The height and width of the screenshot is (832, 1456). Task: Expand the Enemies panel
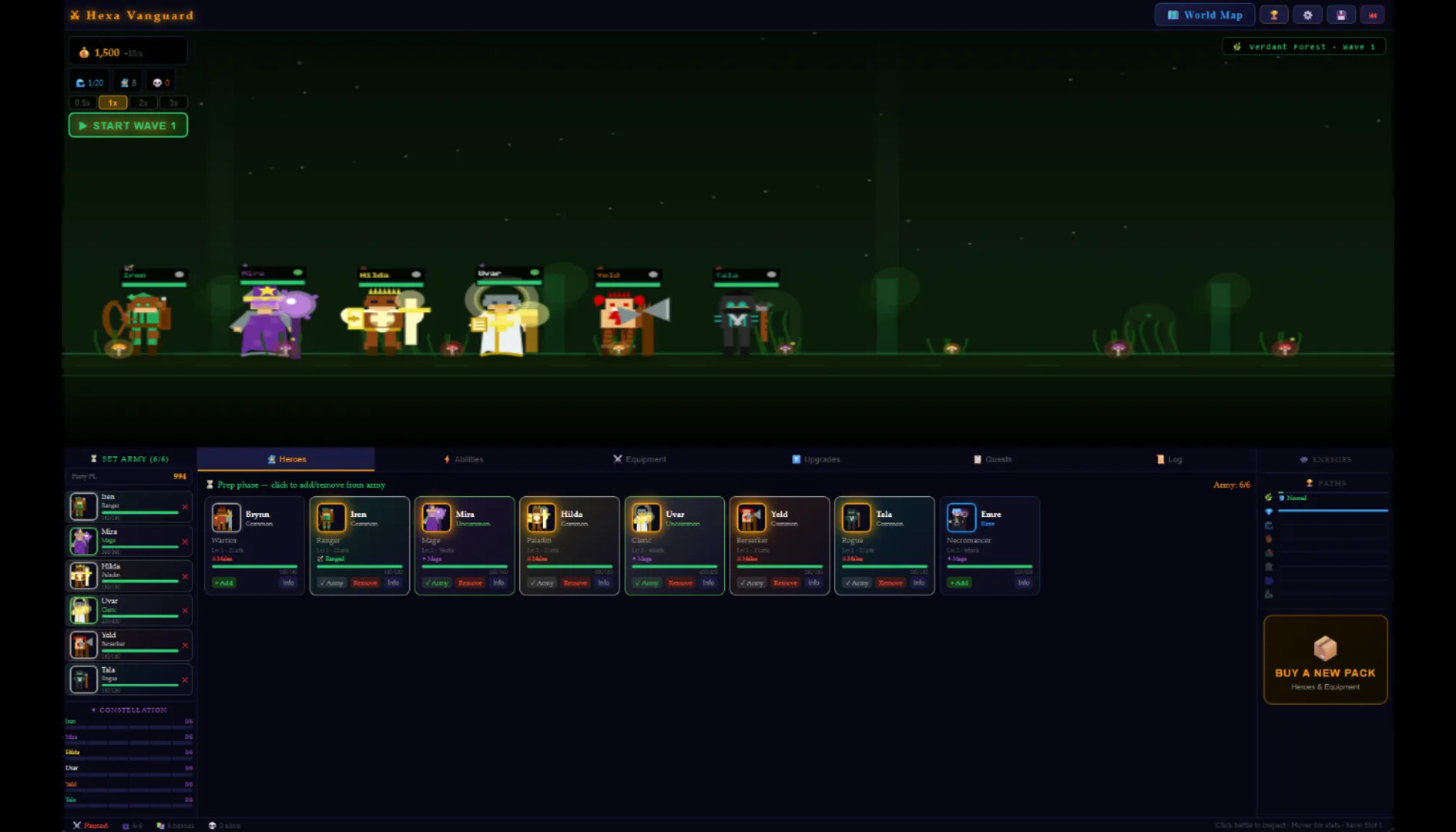pos(1325,458)
